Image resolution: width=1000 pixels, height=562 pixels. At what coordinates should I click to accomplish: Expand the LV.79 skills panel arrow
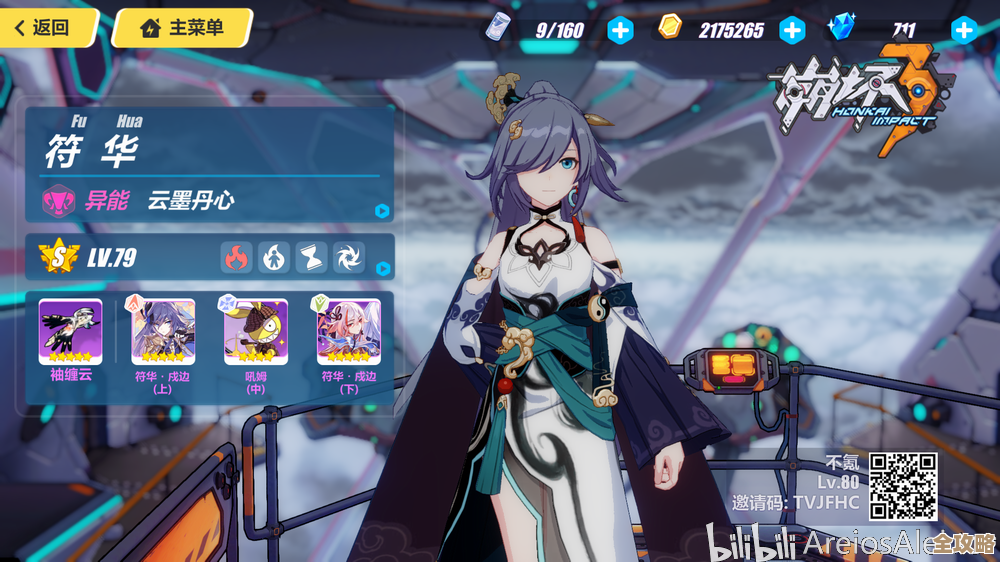[x=382, y=268]
